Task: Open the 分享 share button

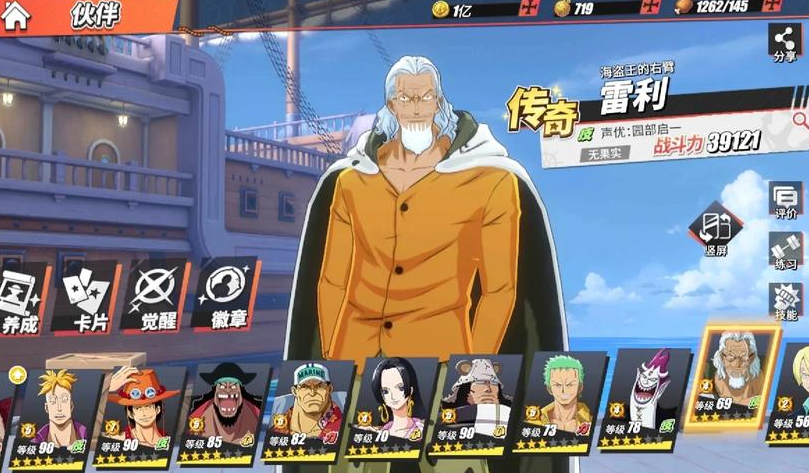Action: pos(785,43)
